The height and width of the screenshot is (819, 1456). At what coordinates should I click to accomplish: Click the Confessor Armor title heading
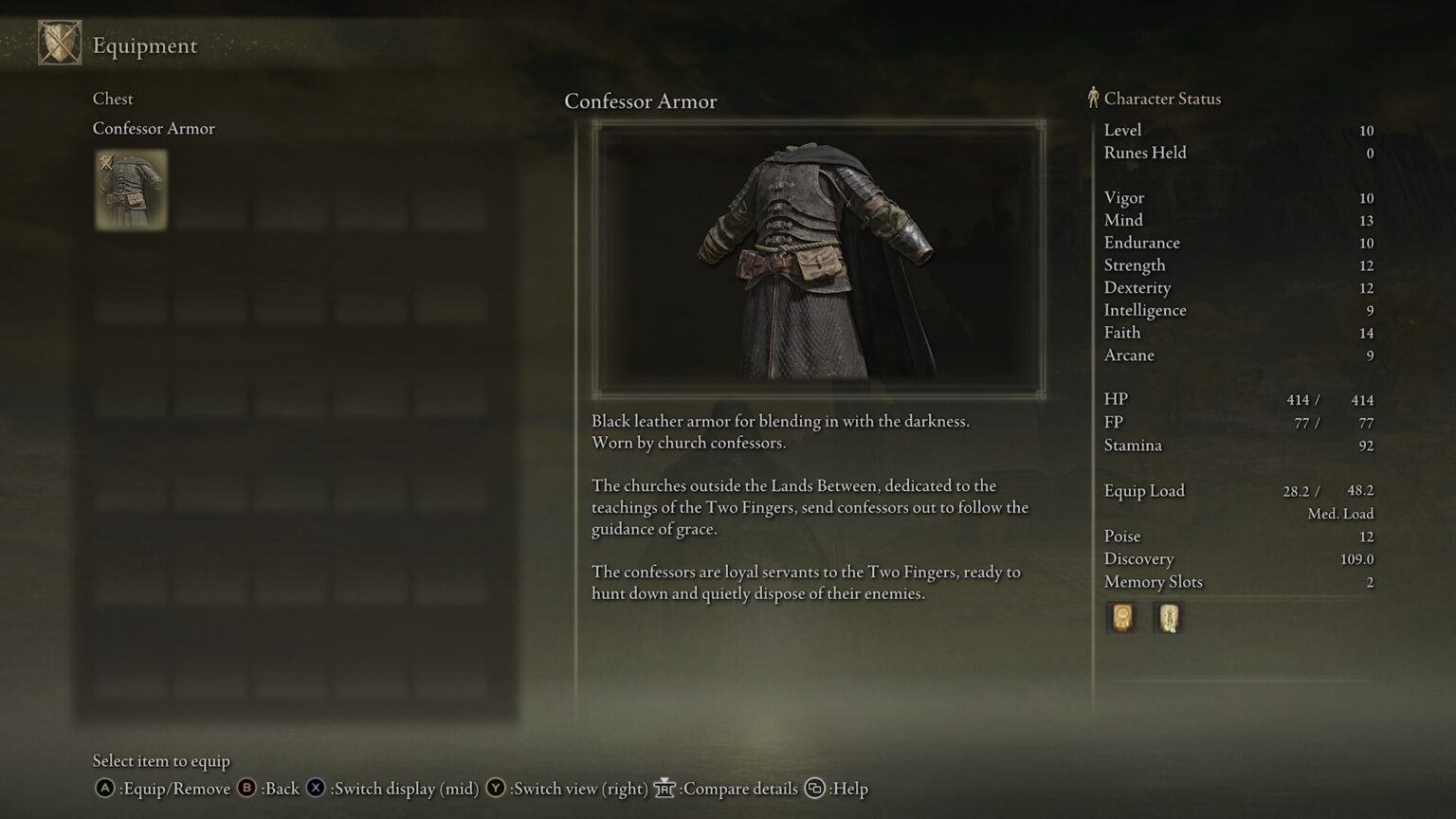click(x=641, y=101)
